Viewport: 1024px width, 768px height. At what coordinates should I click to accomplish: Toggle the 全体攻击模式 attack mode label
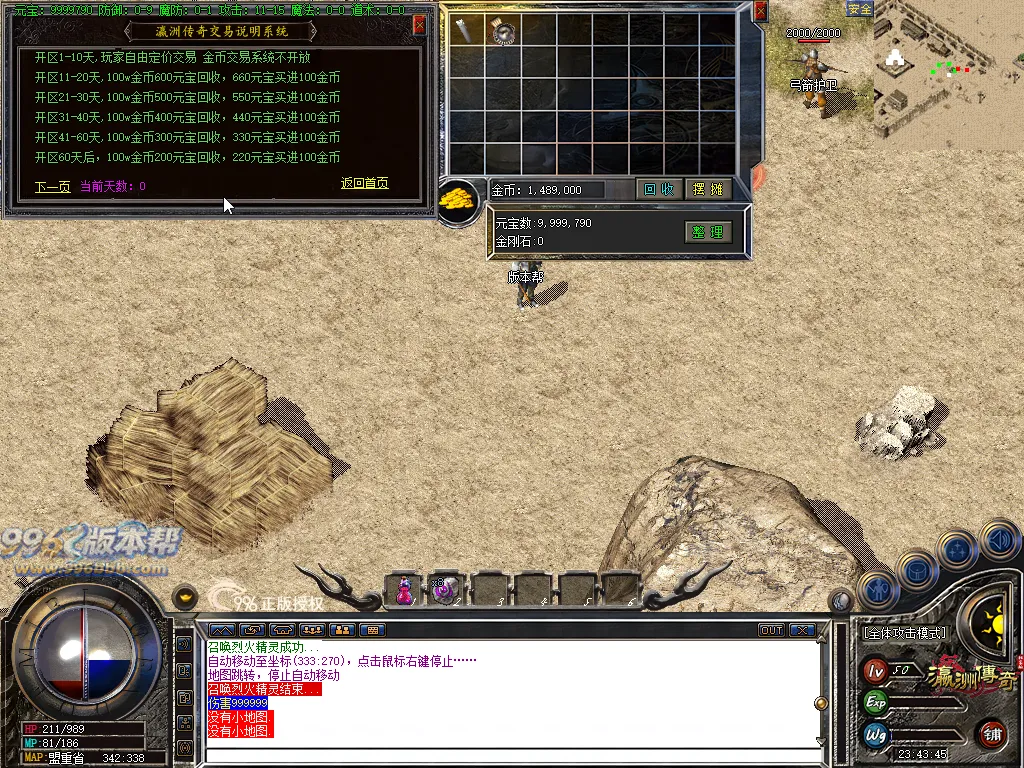[904, 633]
